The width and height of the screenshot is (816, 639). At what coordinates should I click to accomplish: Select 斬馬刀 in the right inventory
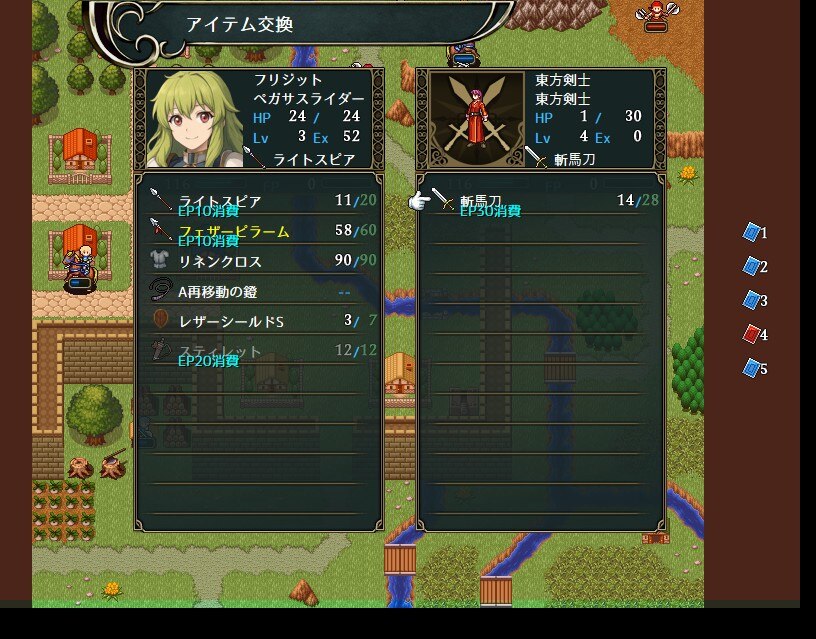[x=540, y=201]
